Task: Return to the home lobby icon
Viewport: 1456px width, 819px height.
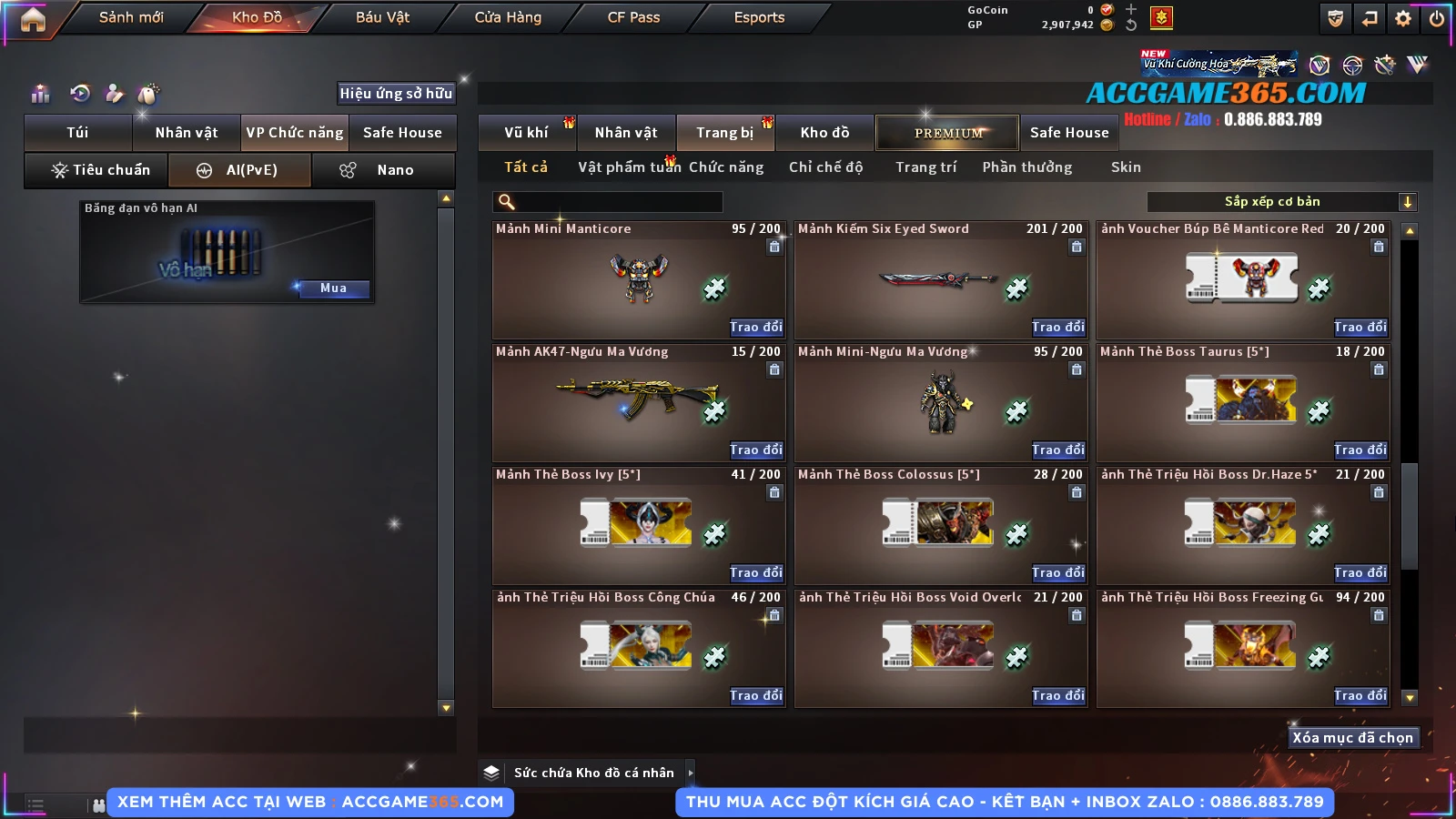Action: coord(33,19)
